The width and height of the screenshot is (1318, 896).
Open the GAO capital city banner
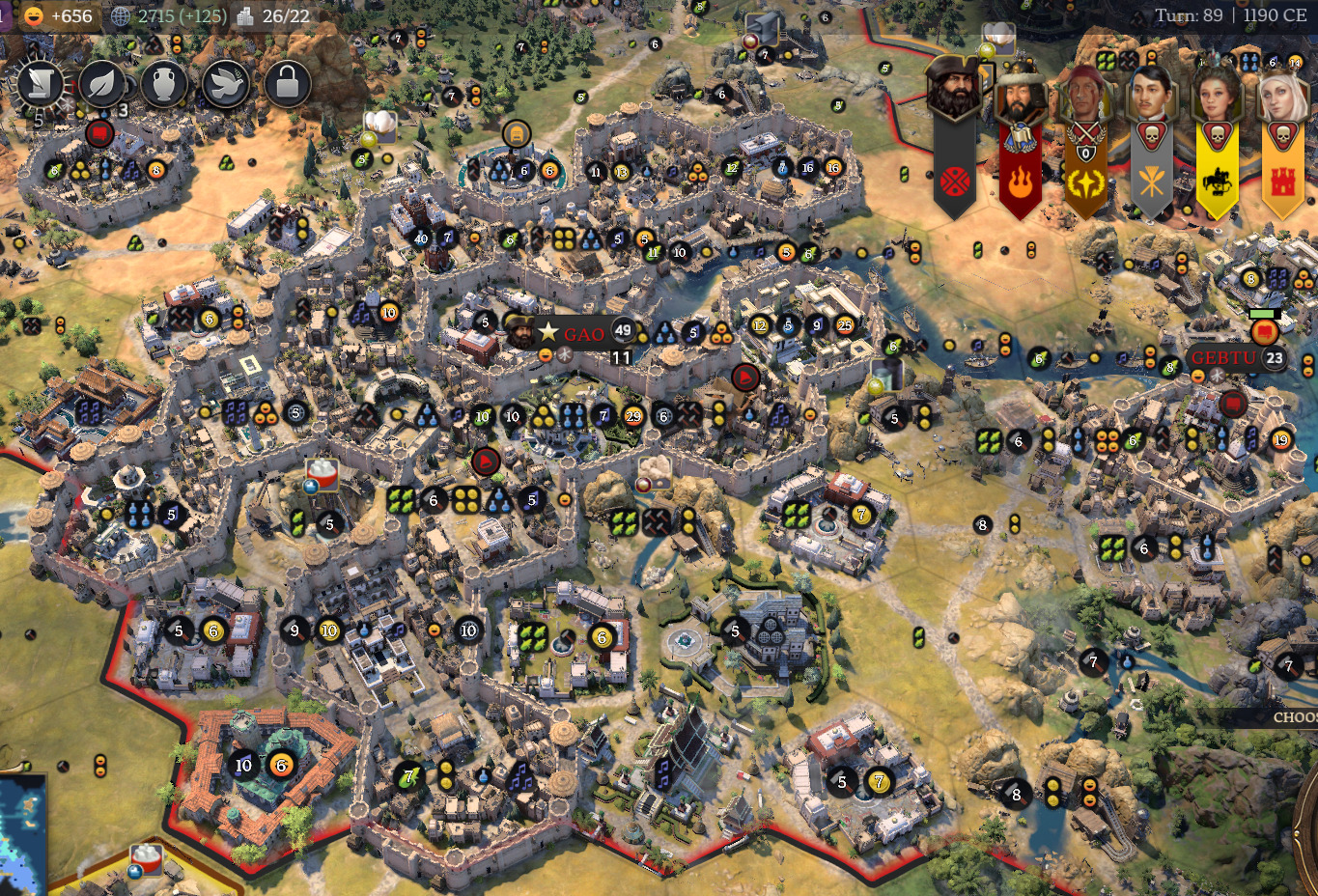pos(582,334)
